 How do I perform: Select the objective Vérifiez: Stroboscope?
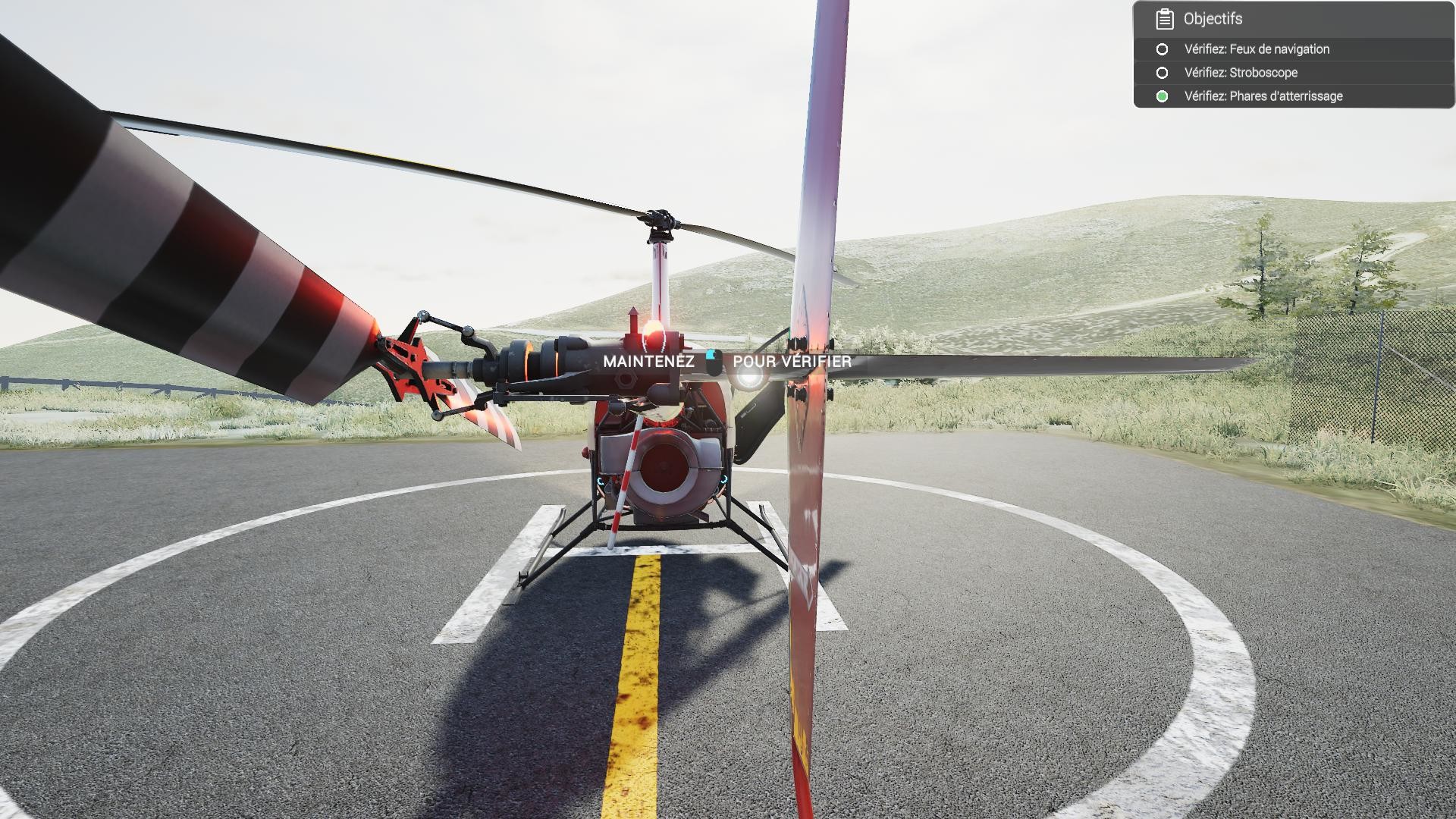(x=1240, y=73)
